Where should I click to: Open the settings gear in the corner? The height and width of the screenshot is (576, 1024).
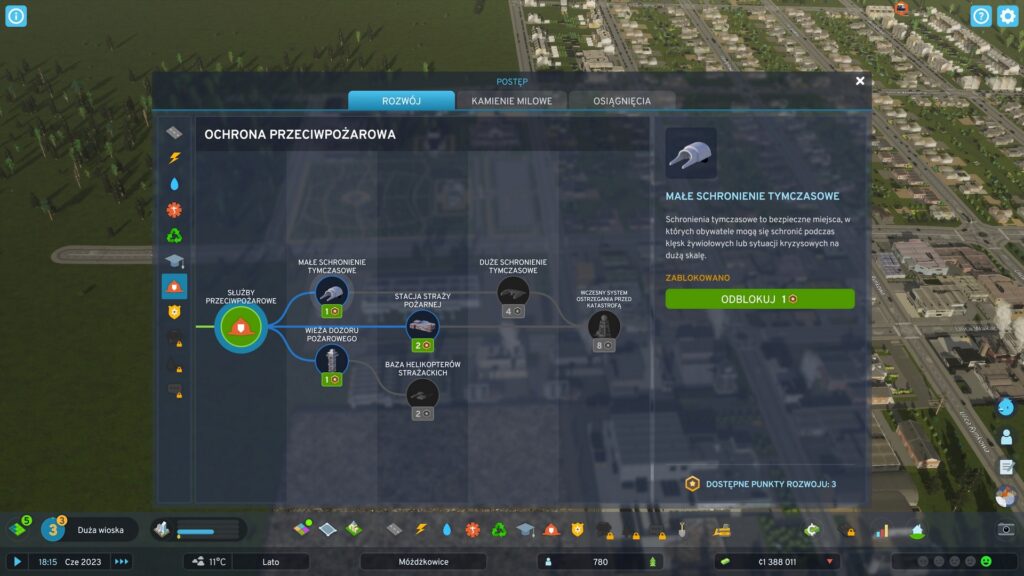pos(1007,16)
